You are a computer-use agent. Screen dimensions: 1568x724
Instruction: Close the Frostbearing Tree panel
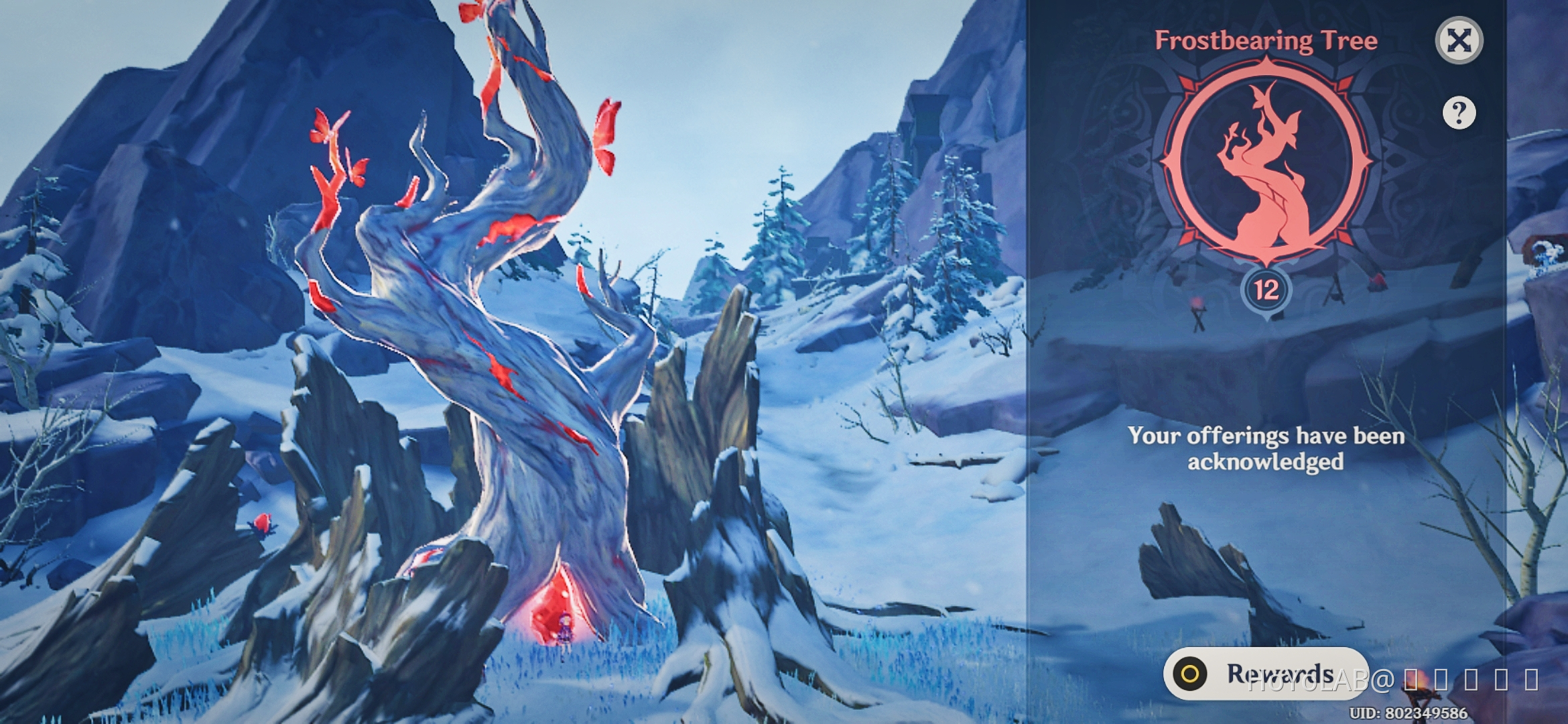tap(1459, 42)
